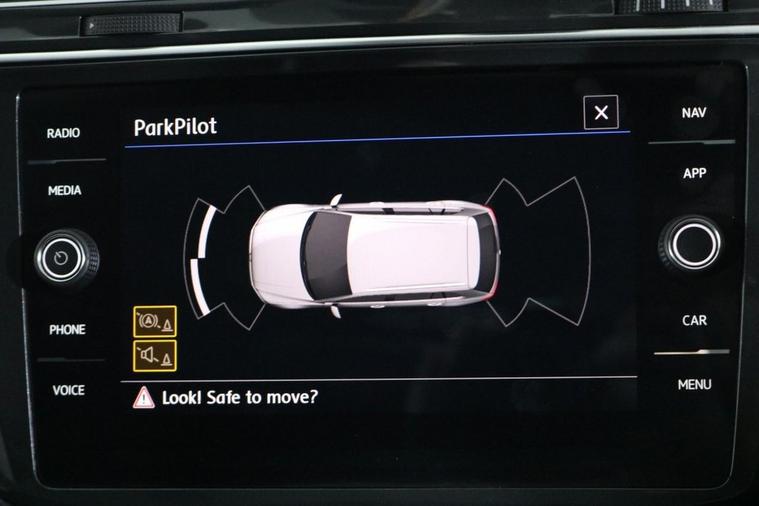This screenshot has width=759, height=506.
Task: Activate VOICE control
Action: pyautogui.click(x=68, y=390)
